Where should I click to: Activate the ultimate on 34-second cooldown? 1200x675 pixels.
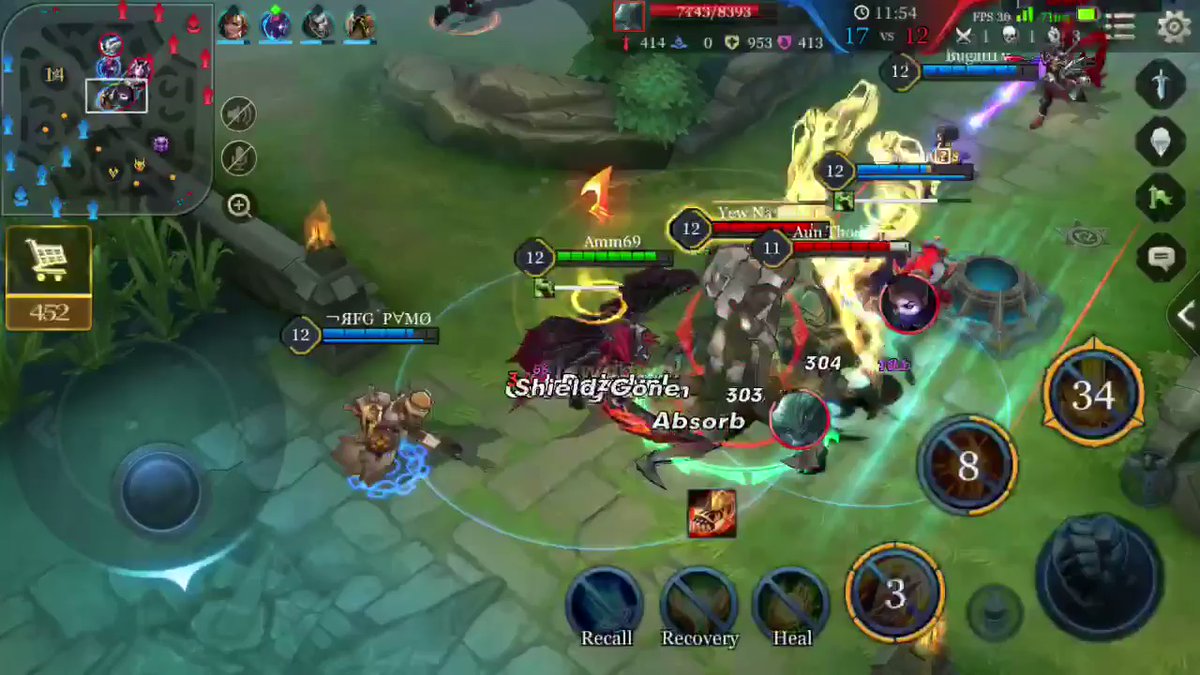point(1092,395)
